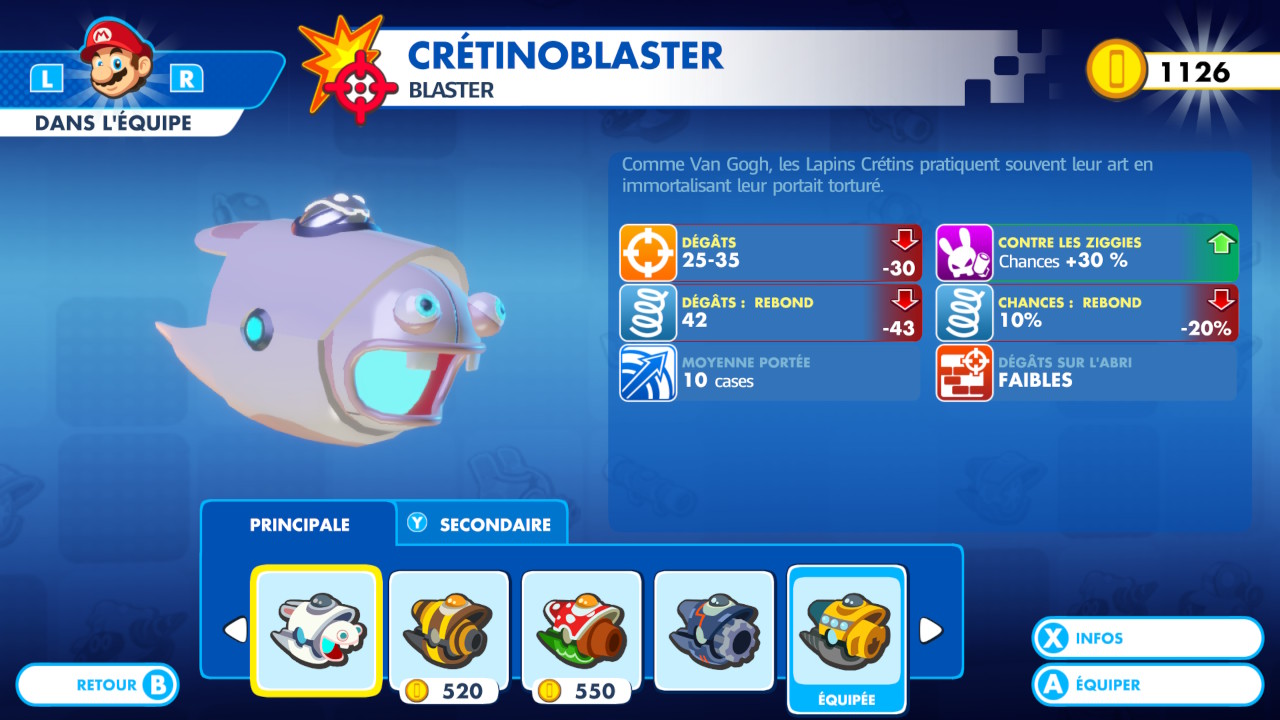Select the white Crétinoblaster weapon slot
This screenshot has width=1280, height=720.
(x=316, y=630)
